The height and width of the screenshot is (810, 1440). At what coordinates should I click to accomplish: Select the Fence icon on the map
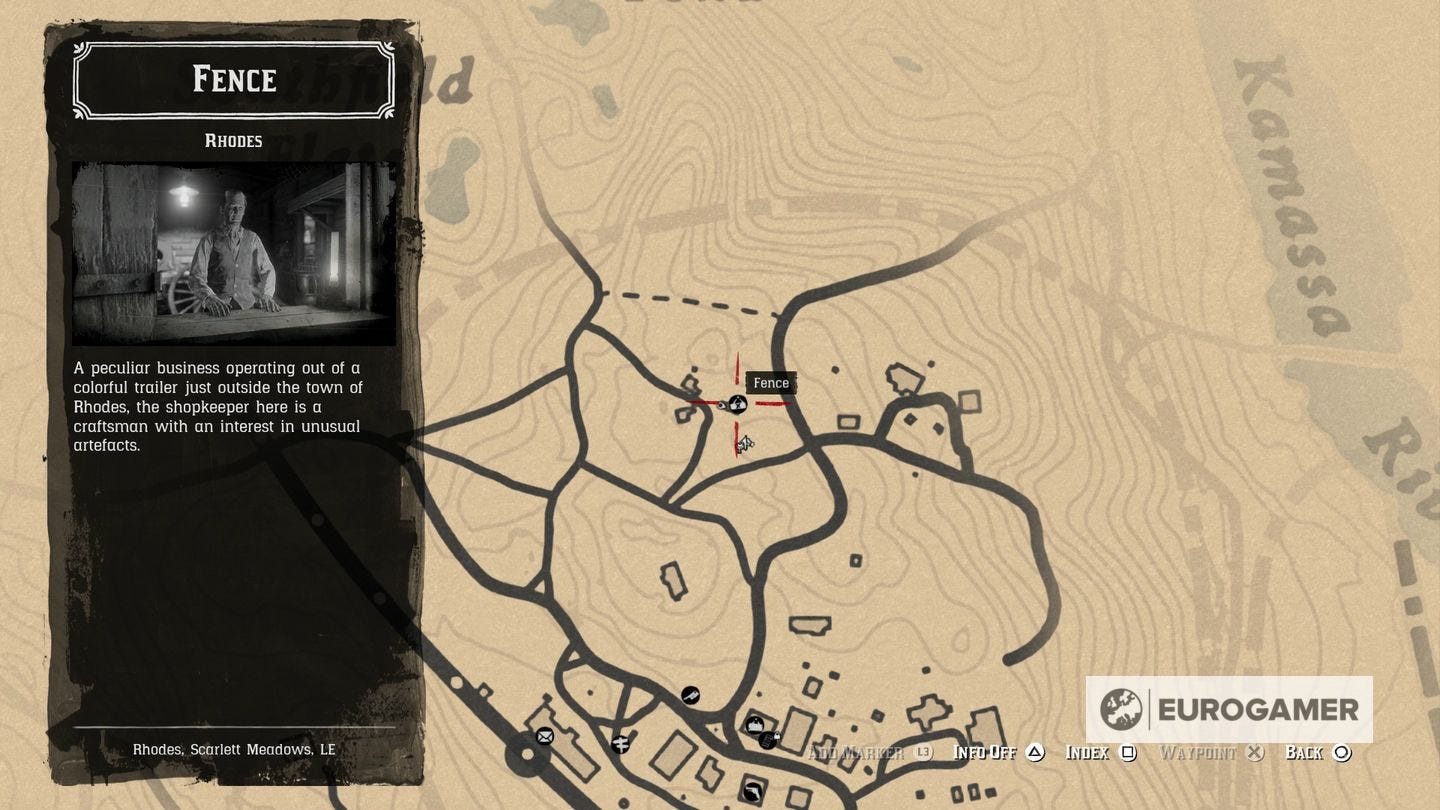tap(737, 404)
